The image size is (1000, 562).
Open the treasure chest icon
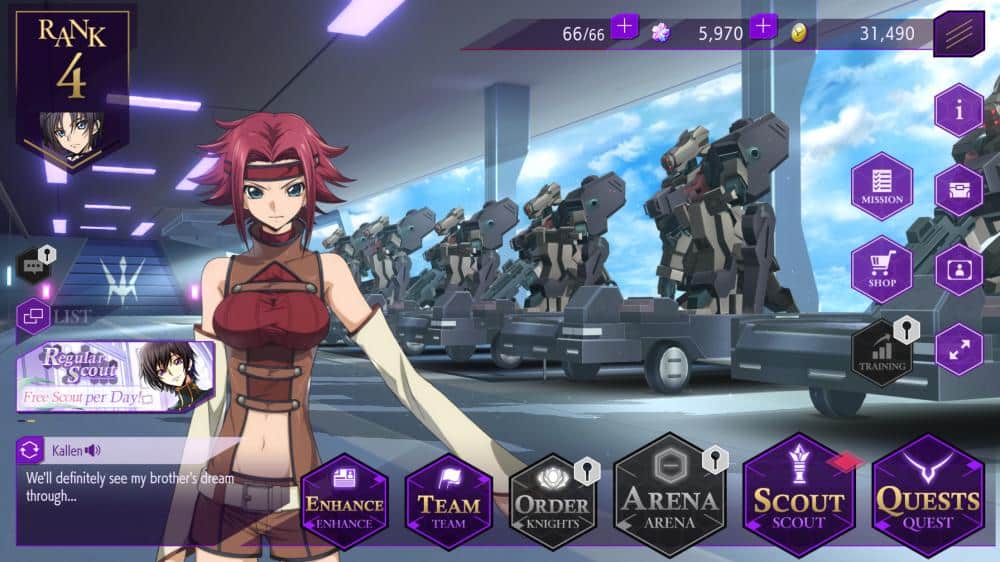coord(959,190)
